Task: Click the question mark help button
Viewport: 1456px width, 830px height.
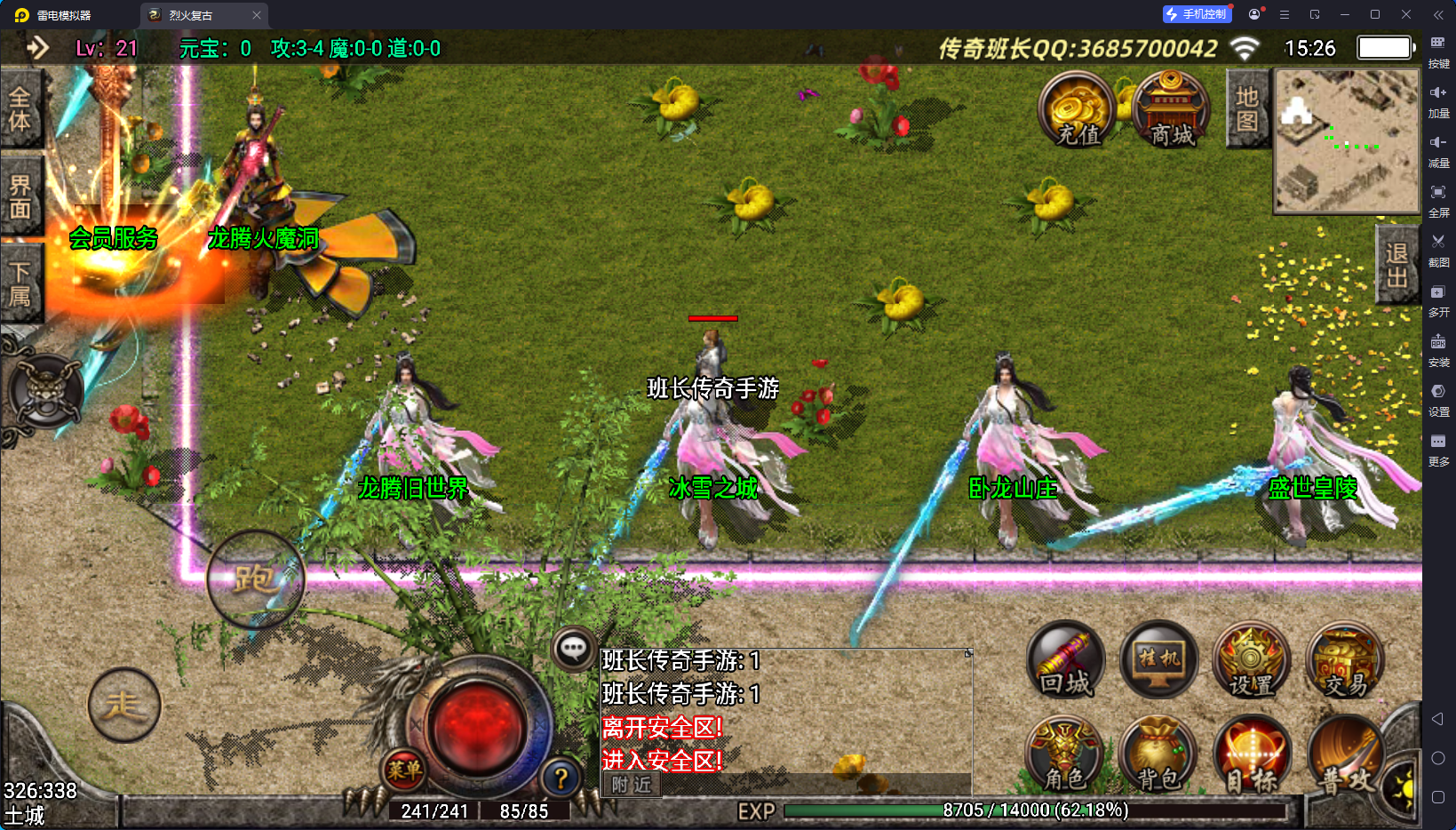Action: 561,778
